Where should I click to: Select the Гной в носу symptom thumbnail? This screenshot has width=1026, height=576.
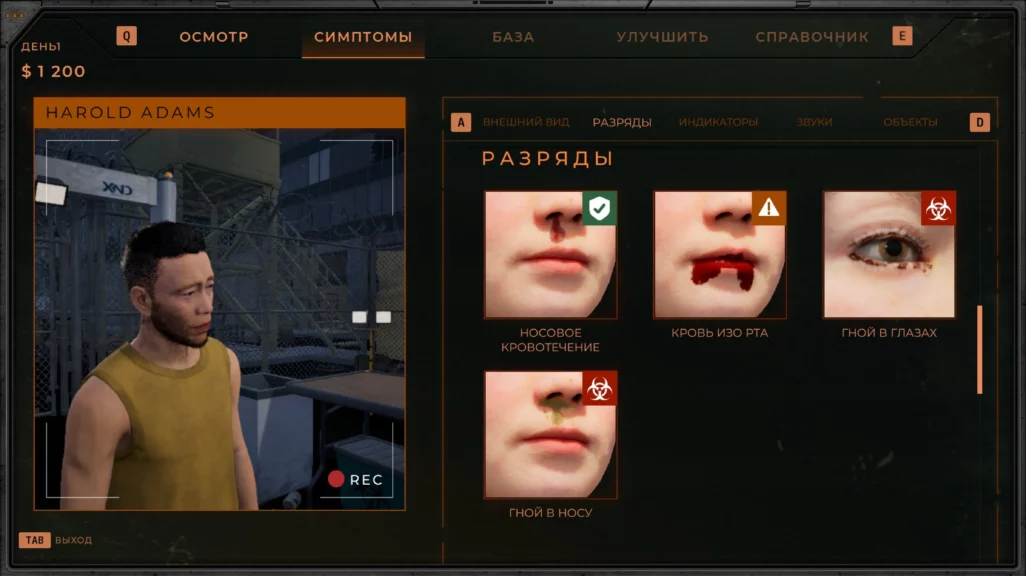(x=551, y=435)
